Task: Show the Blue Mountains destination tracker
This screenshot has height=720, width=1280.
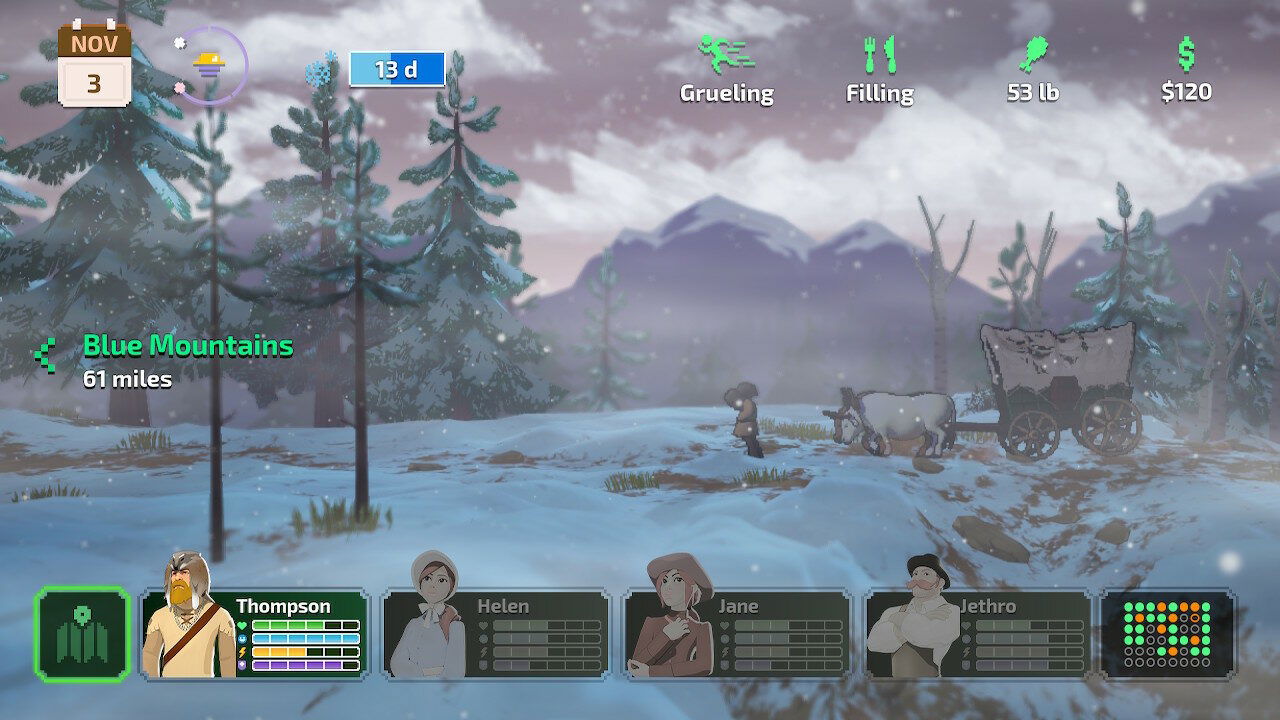Action: pyautogui.click(x=170, y=361)
